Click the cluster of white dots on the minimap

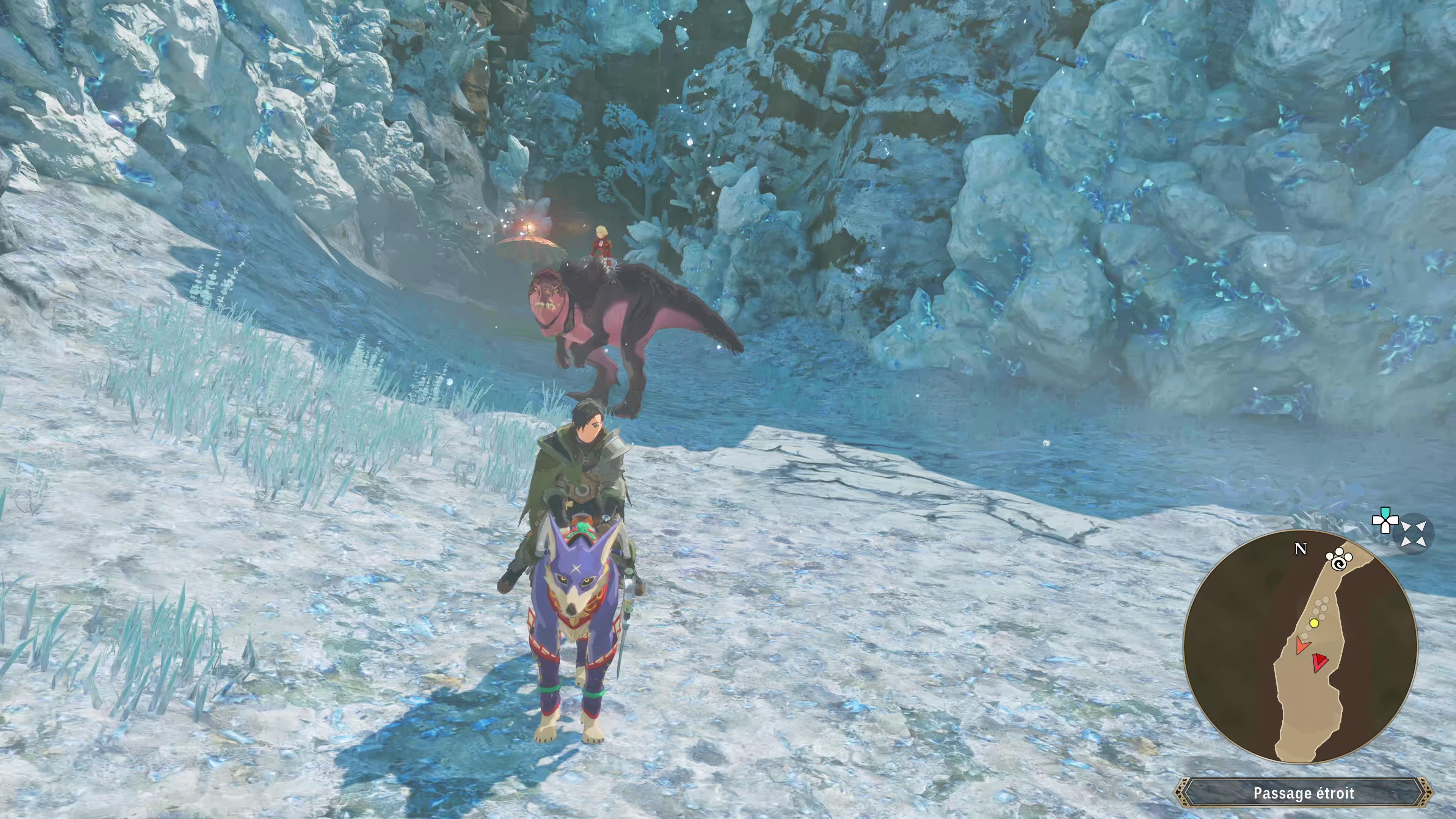click(x=1321, y=607)
